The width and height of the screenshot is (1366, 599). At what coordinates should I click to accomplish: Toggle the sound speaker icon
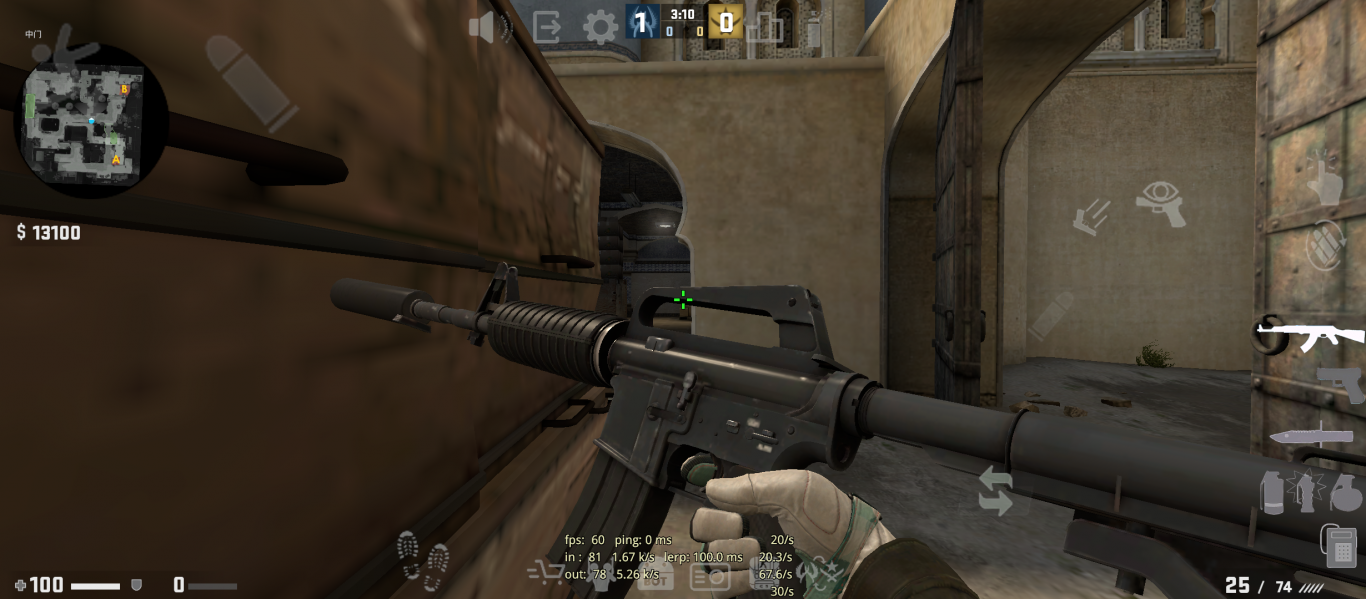coord(488,27)
